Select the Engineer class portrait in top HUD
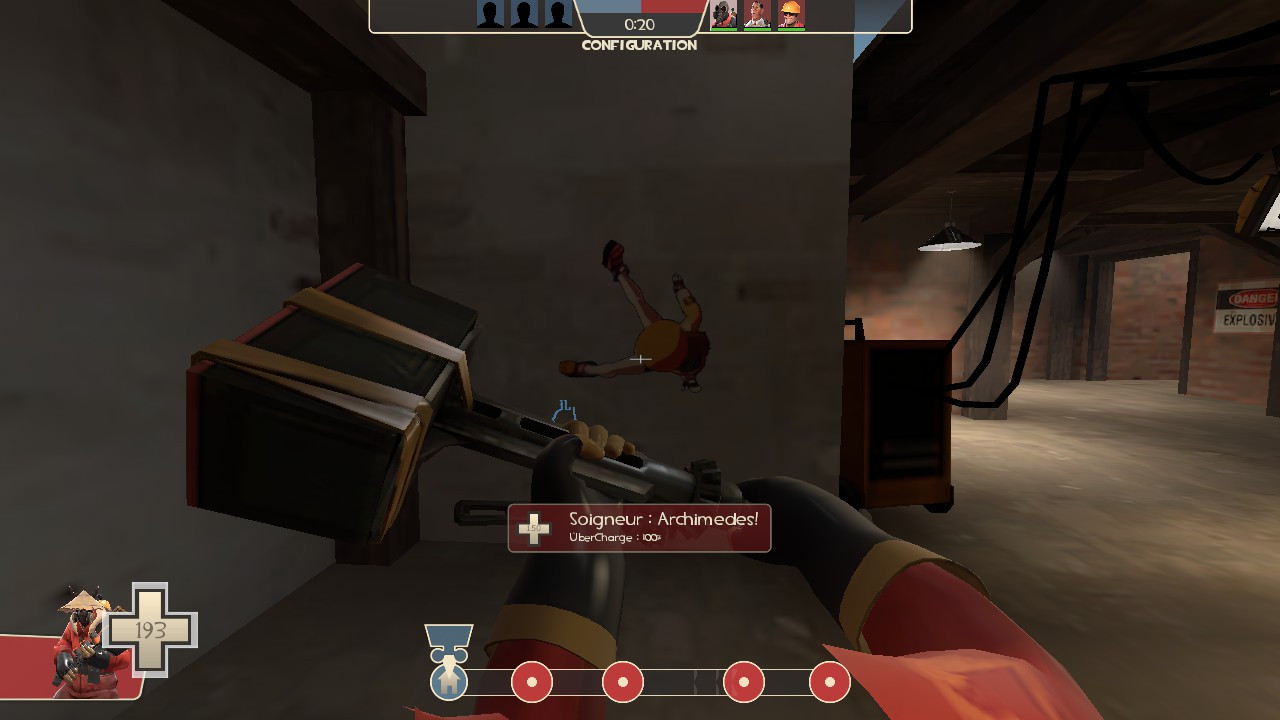 tap(791, 13)
